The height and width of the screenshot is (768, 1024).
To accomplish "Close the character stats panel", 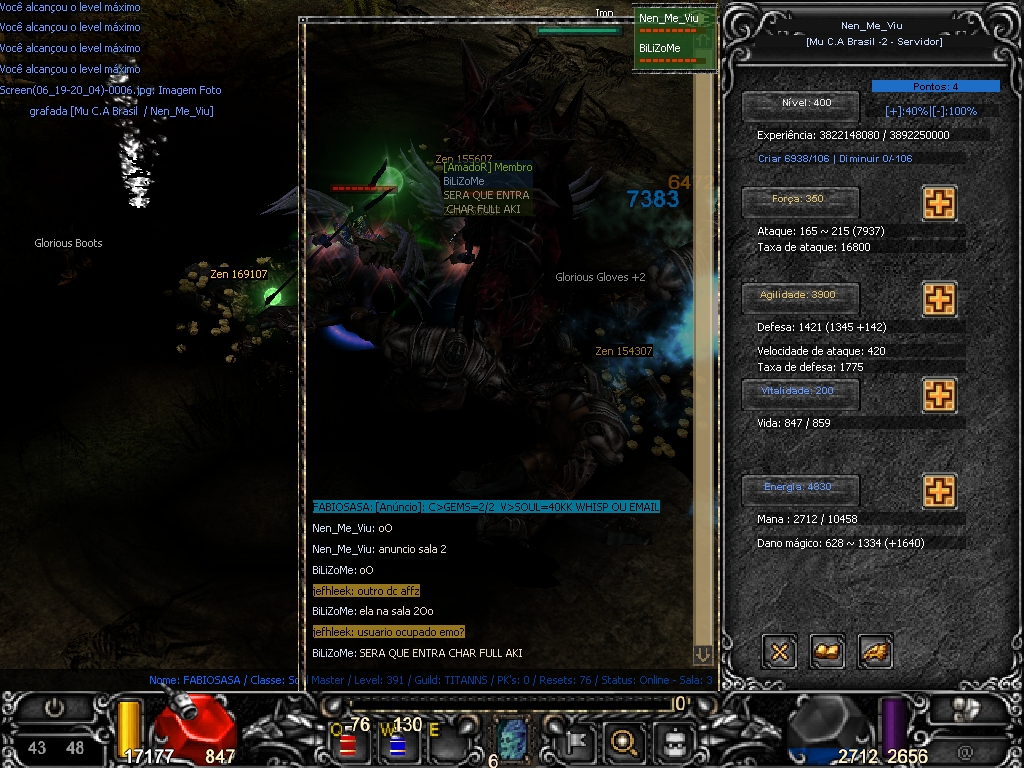I will point(780,652).
